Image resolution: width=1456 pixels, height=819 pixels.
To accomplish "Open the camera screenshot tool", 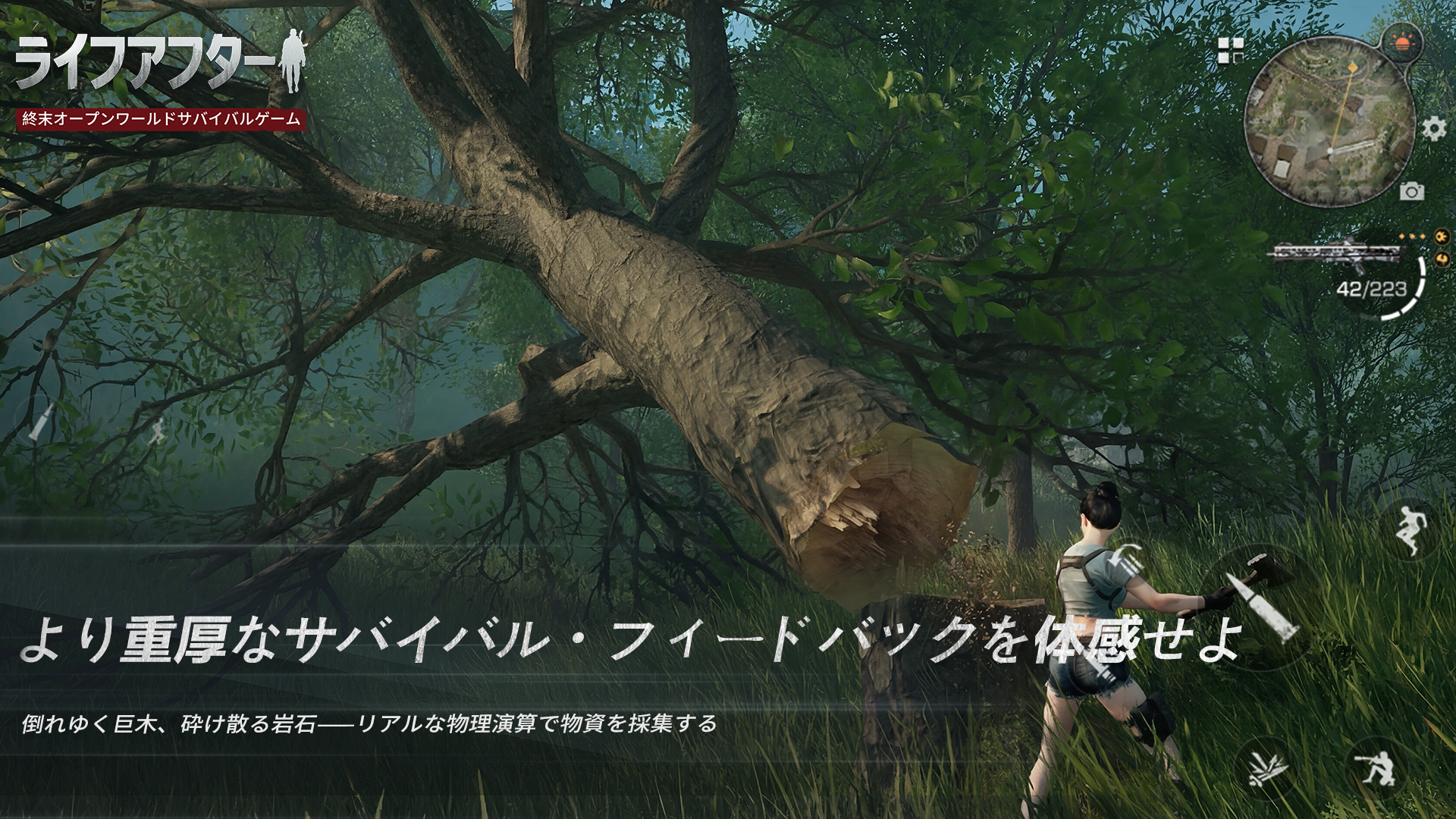I will tap(1412, 190).
